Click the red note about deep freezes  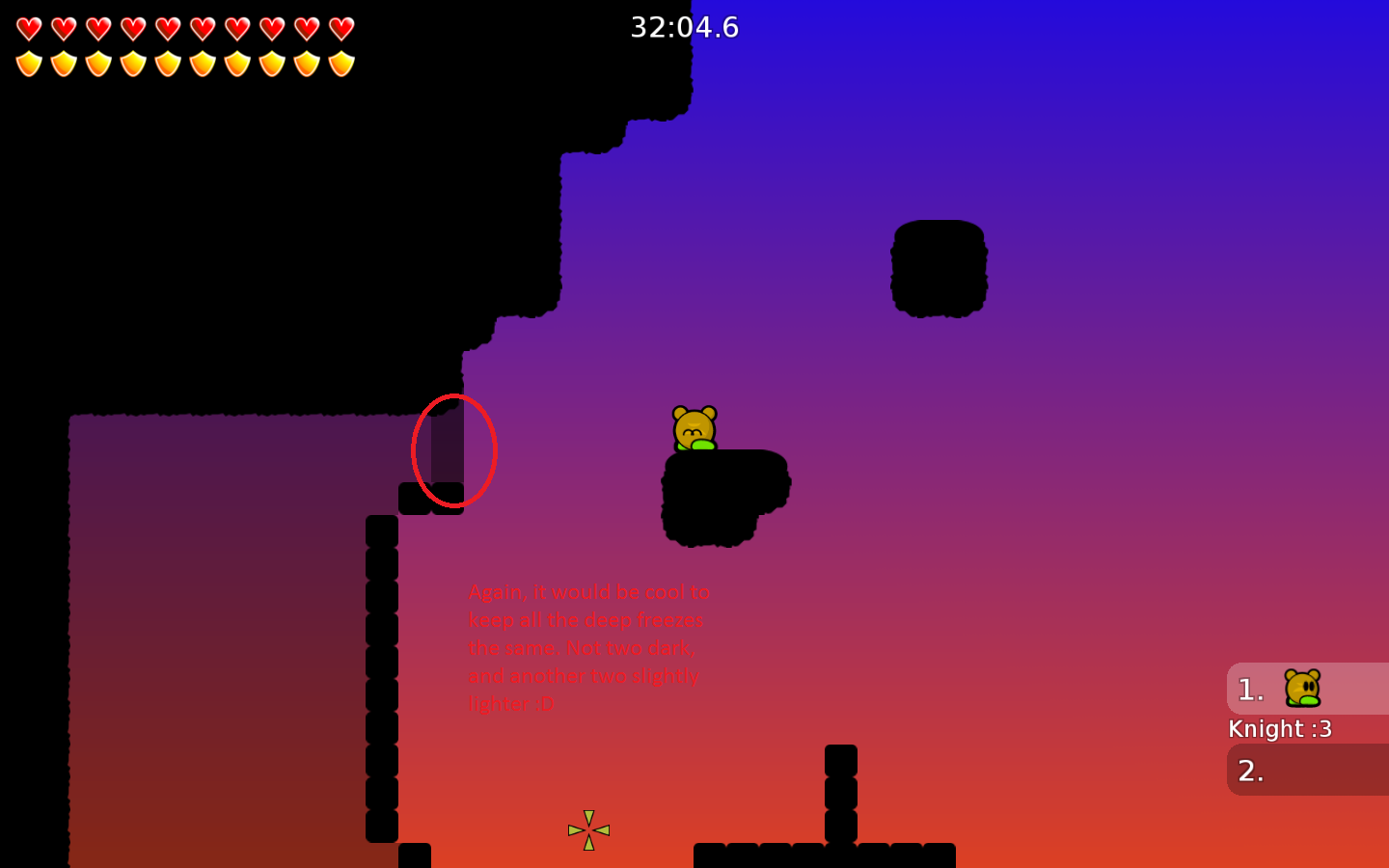pos(588,648)
